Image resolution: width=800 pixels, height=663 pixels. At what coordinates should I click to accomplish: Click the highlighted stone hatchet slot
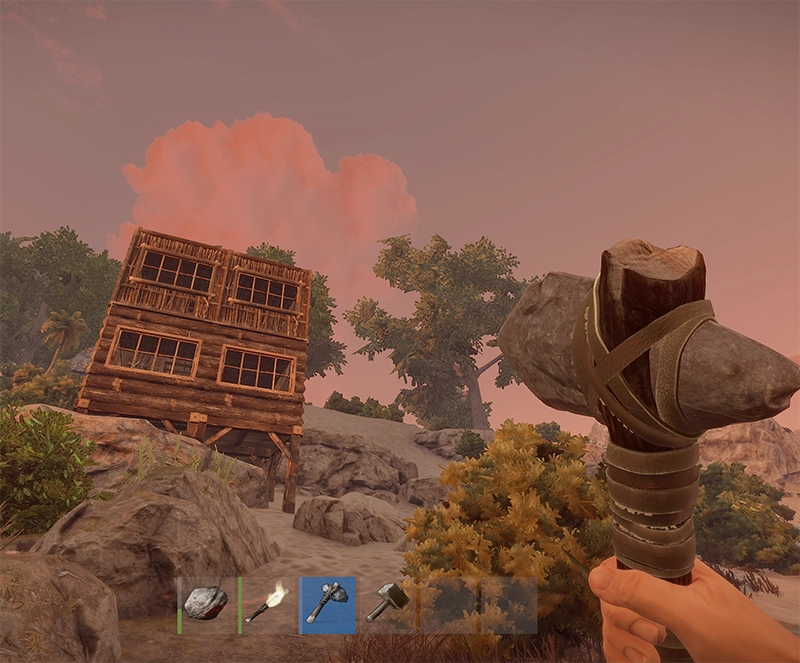[327, 604]
